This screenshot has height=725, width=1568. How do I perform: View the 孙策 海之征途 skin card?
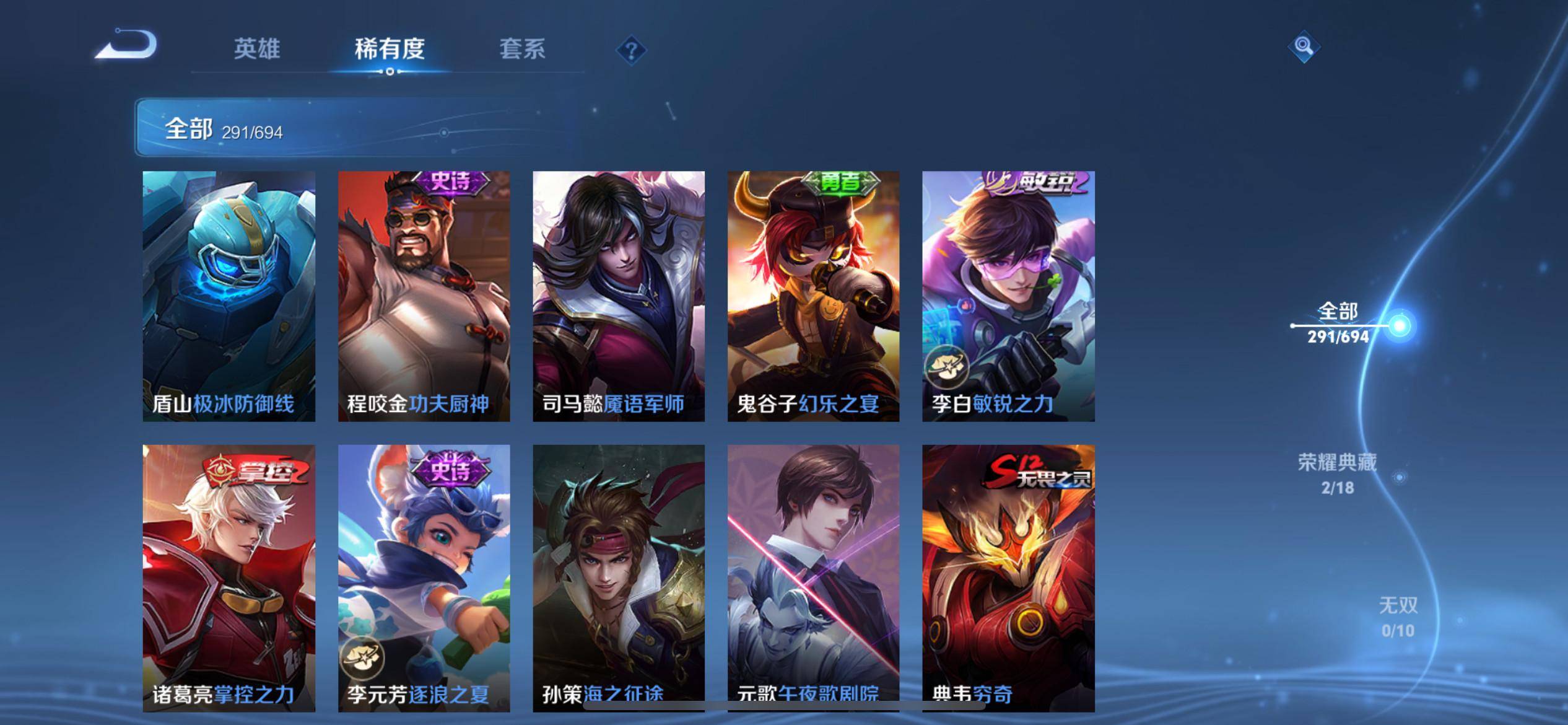point(619,576)
